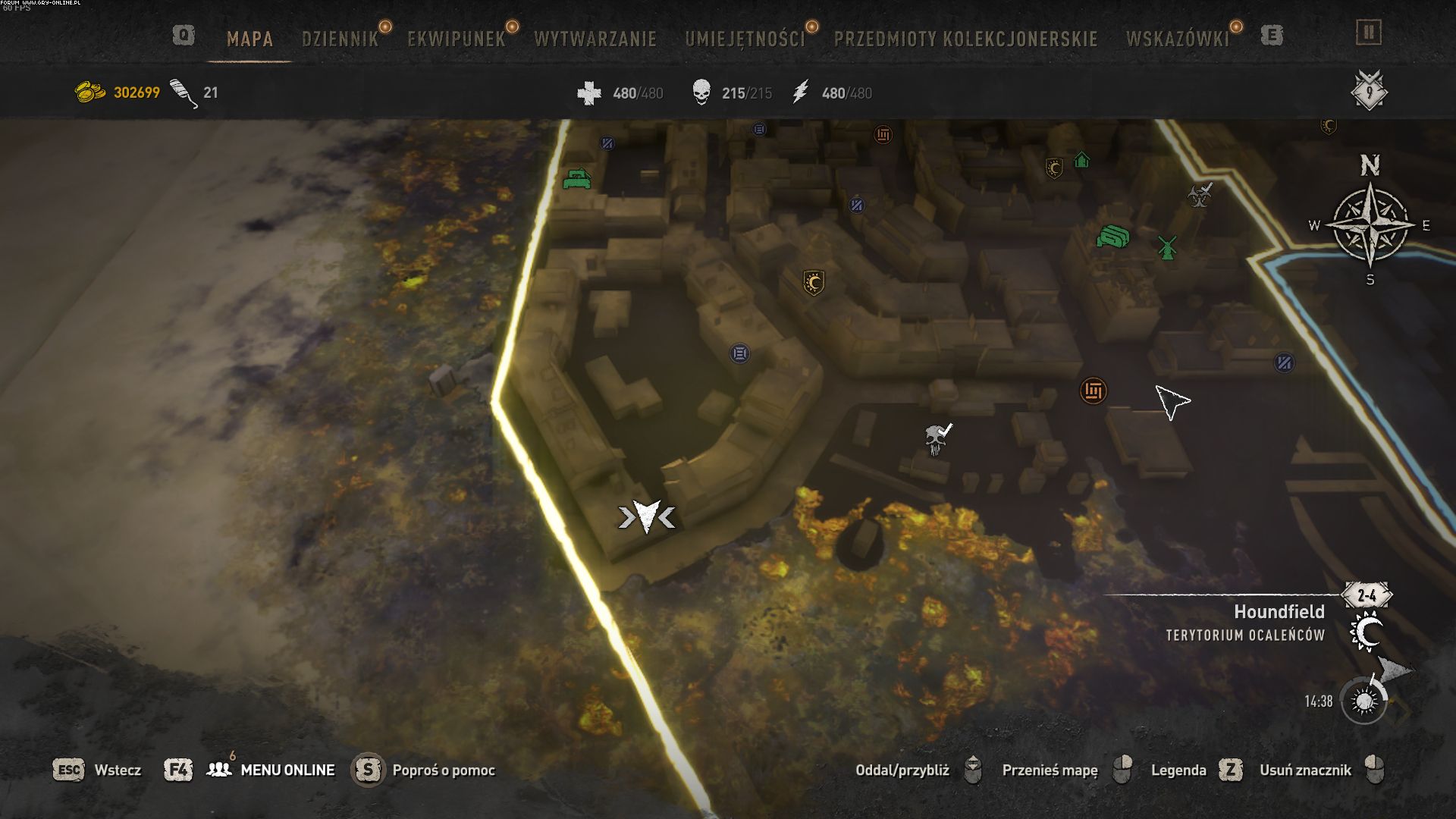
Task: Open the map Legenda
Action: [1178, 770]
